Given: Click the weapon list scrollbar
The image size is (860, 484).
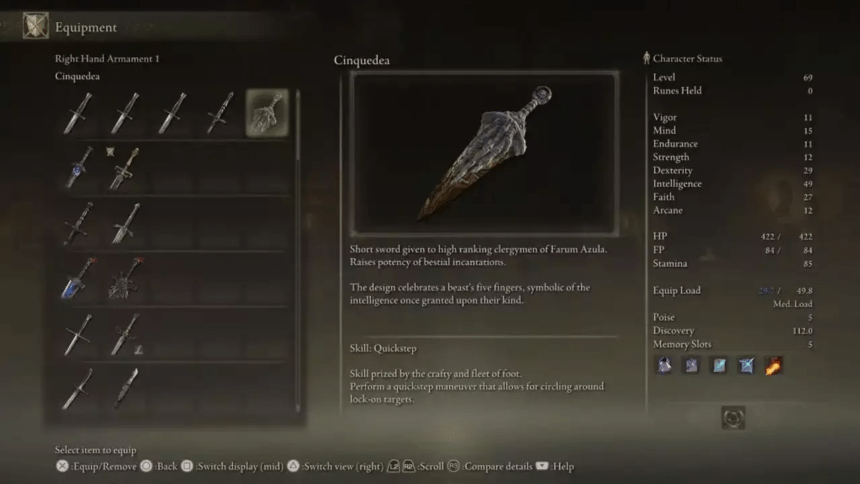Looking at the screenshot, I should pos(298,250).
